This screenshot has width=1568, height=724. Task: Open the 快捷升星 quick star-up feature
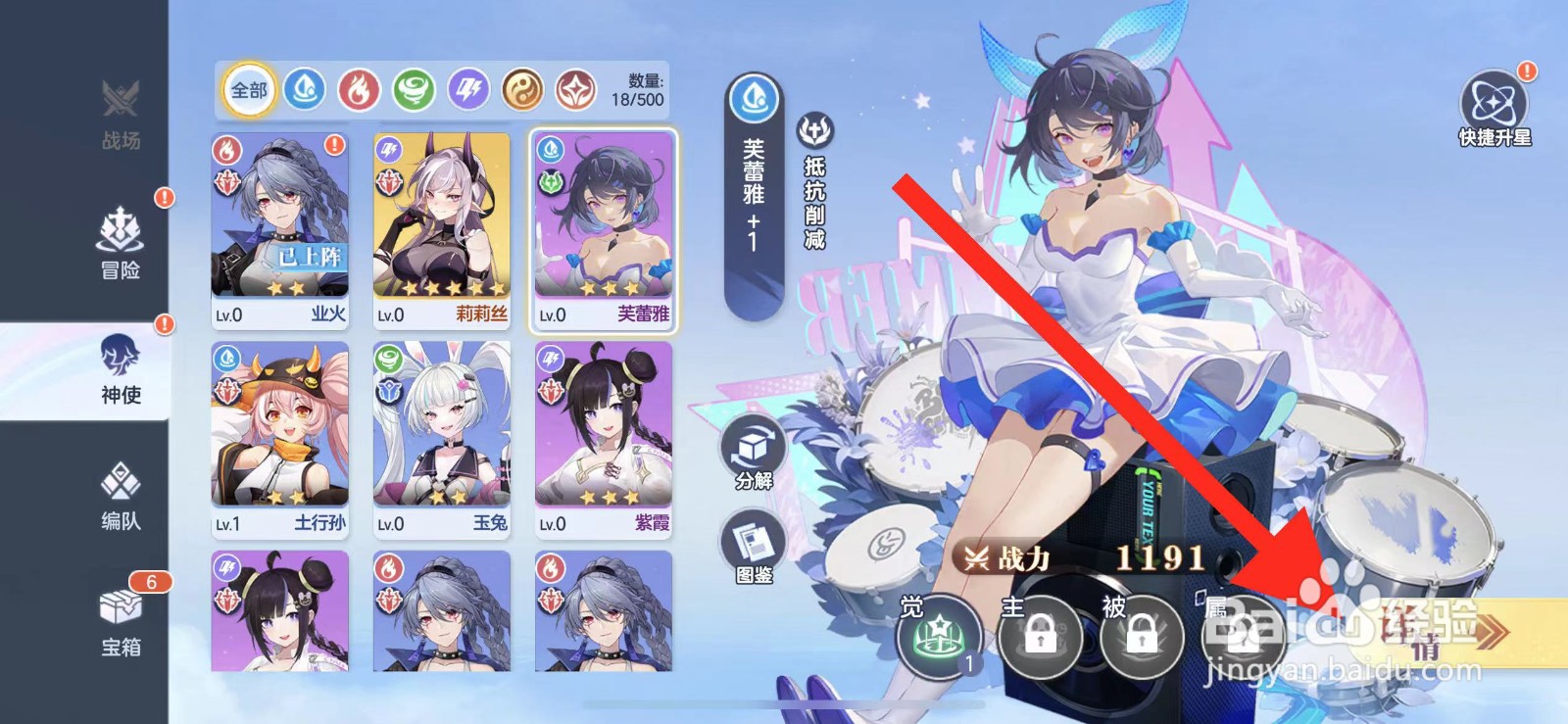click(1494, 101)
